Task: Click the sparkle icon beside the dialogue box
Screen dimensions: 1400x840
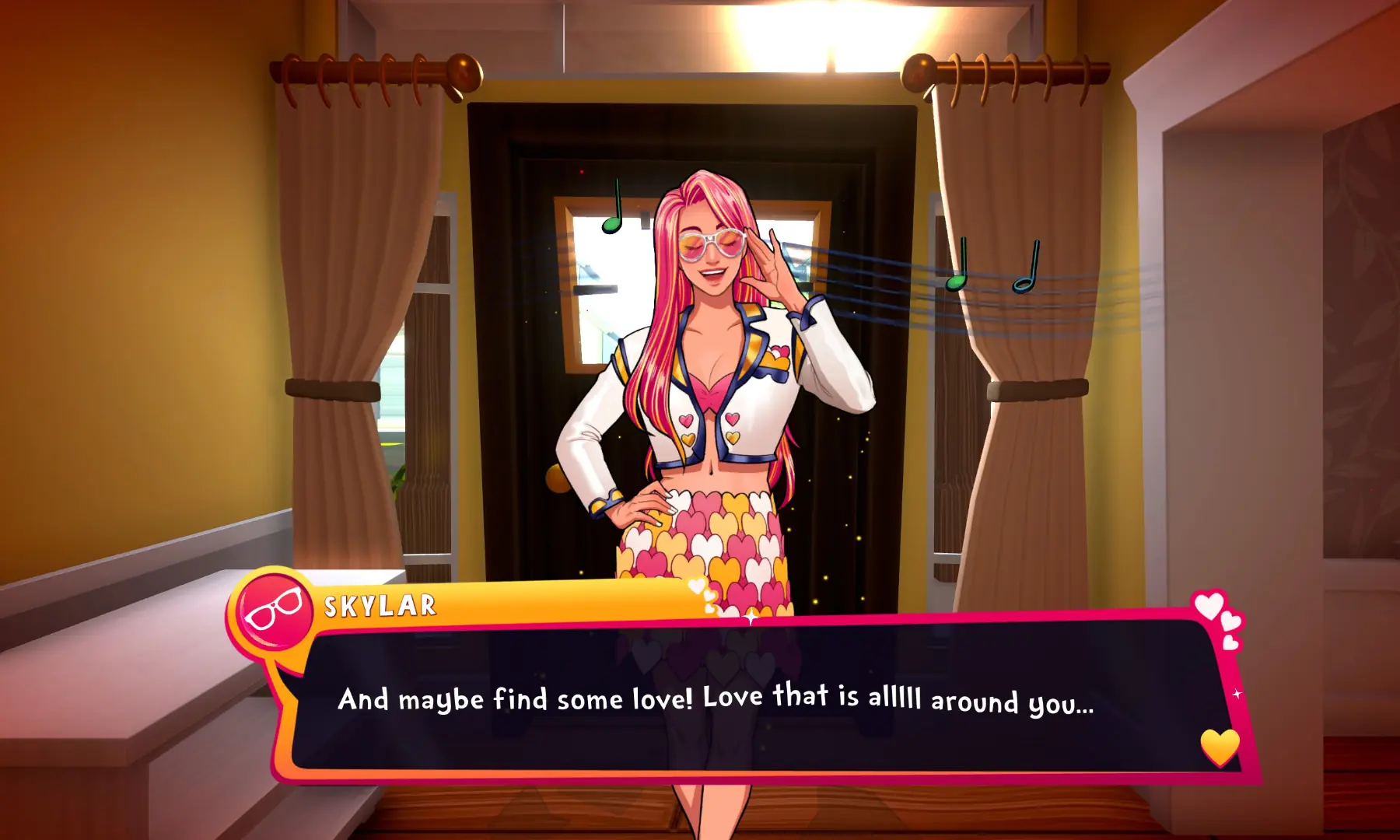Action: coord(1237,693)
